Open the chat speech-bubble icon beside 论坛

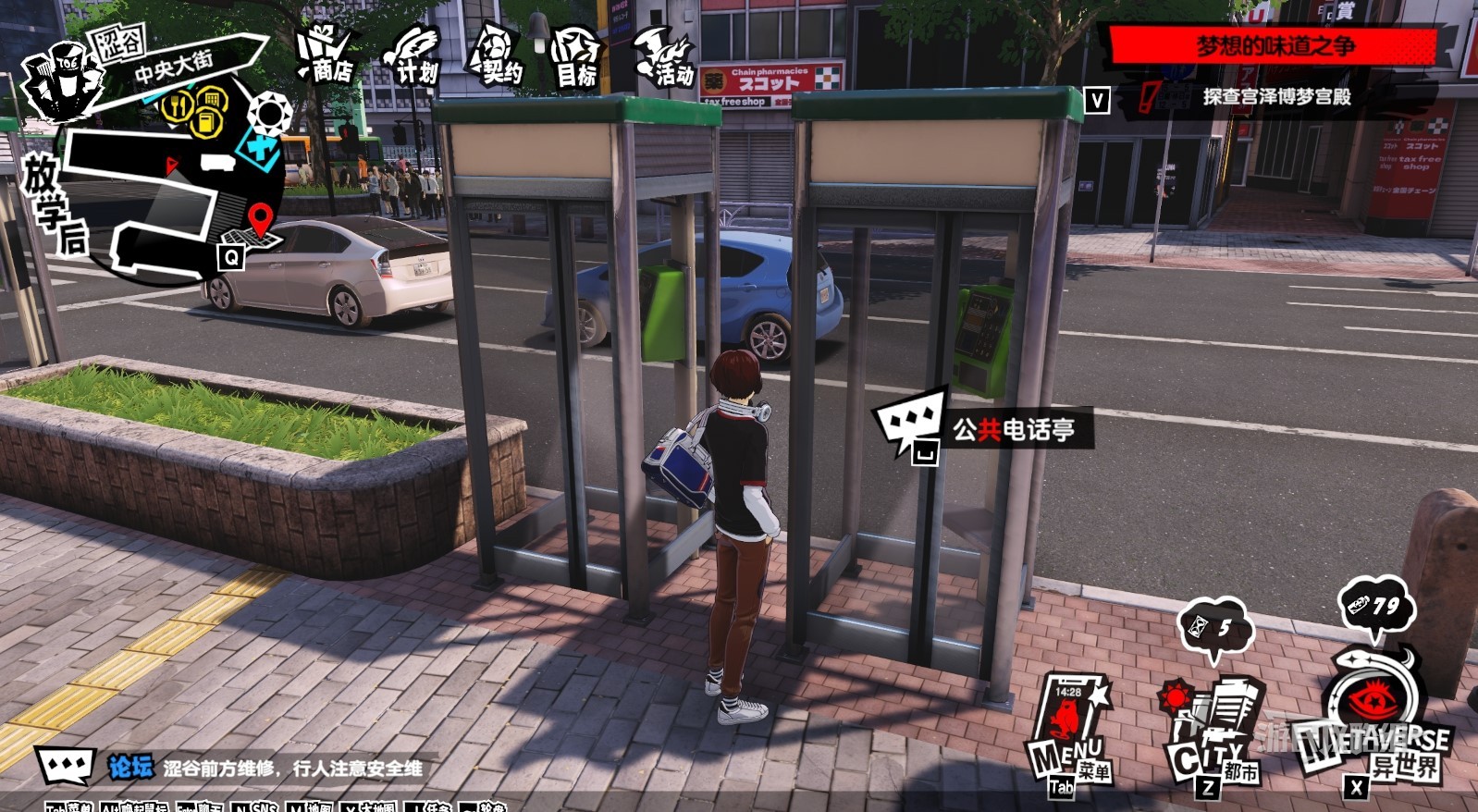click(x=66, y=767)
